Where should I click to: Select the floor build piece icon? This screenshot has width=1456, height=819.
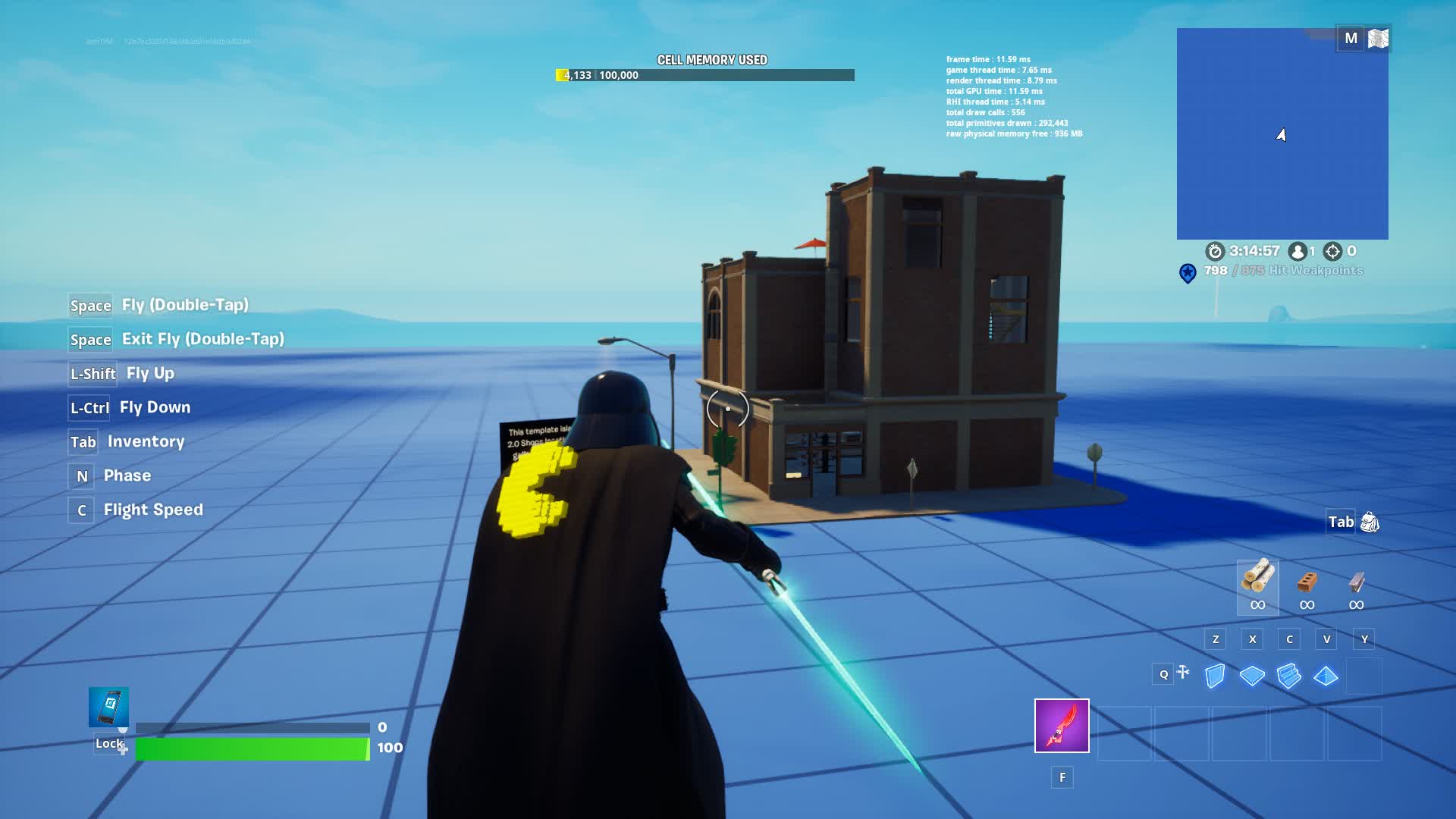tap(1253, 674)
